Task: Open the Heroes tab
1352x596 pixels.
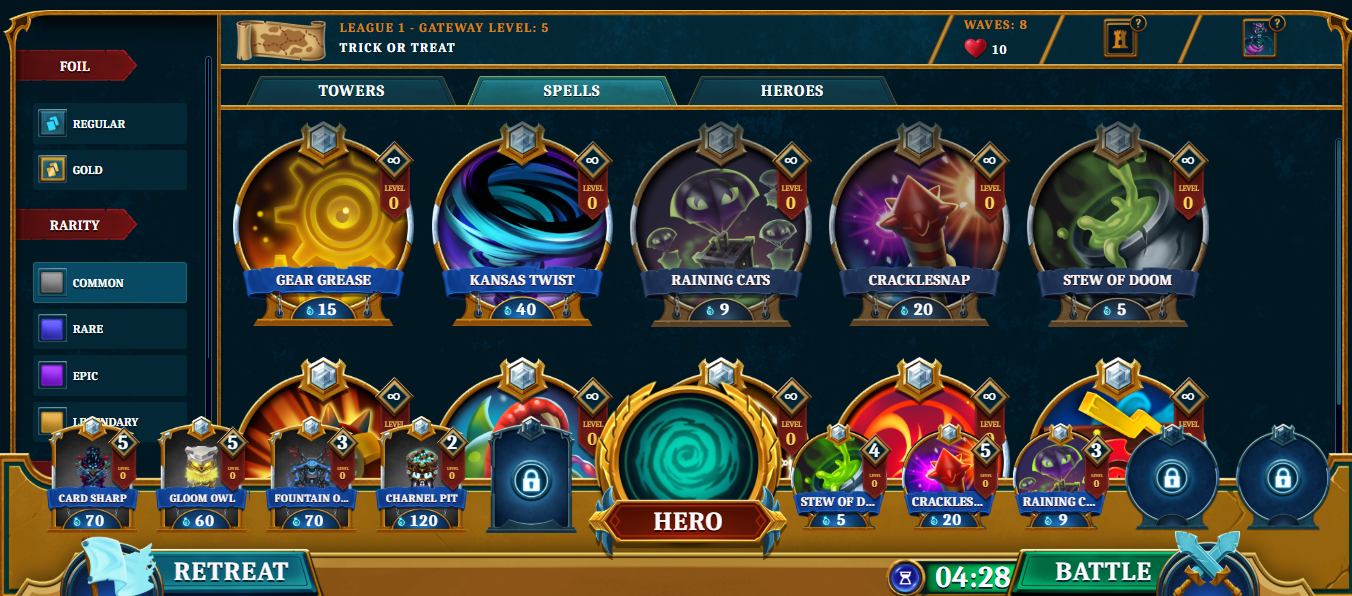Action: pyautogui.click(x=791, y=91)
